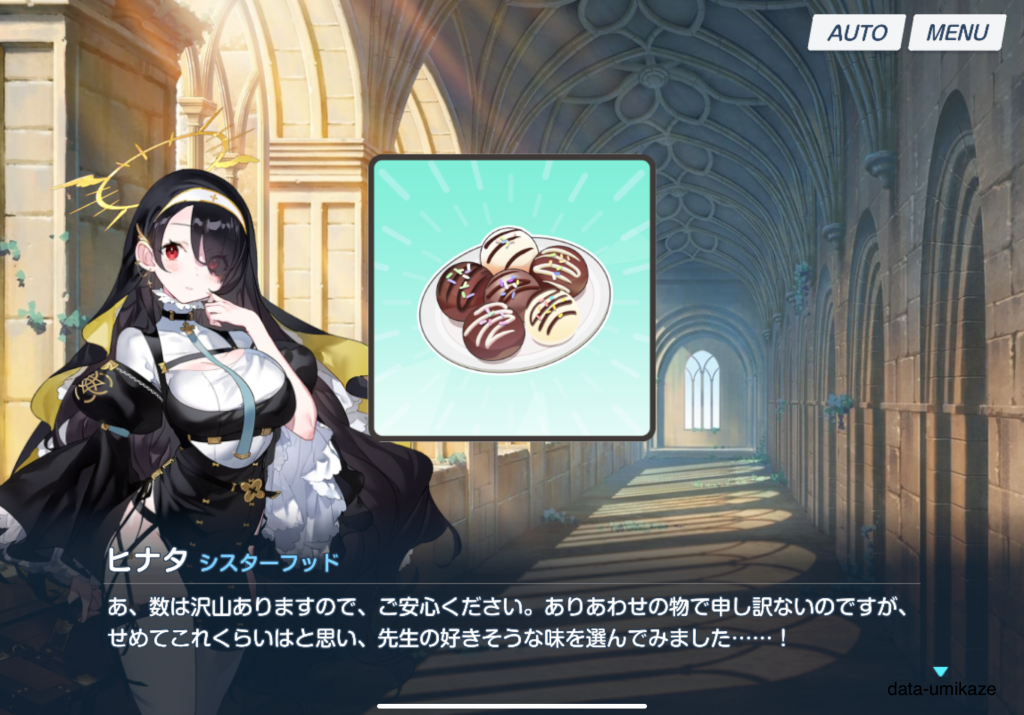The height and width of the screenshot is (715, 1024).
Task: Open the MENU button
Action: coord(956,32)
